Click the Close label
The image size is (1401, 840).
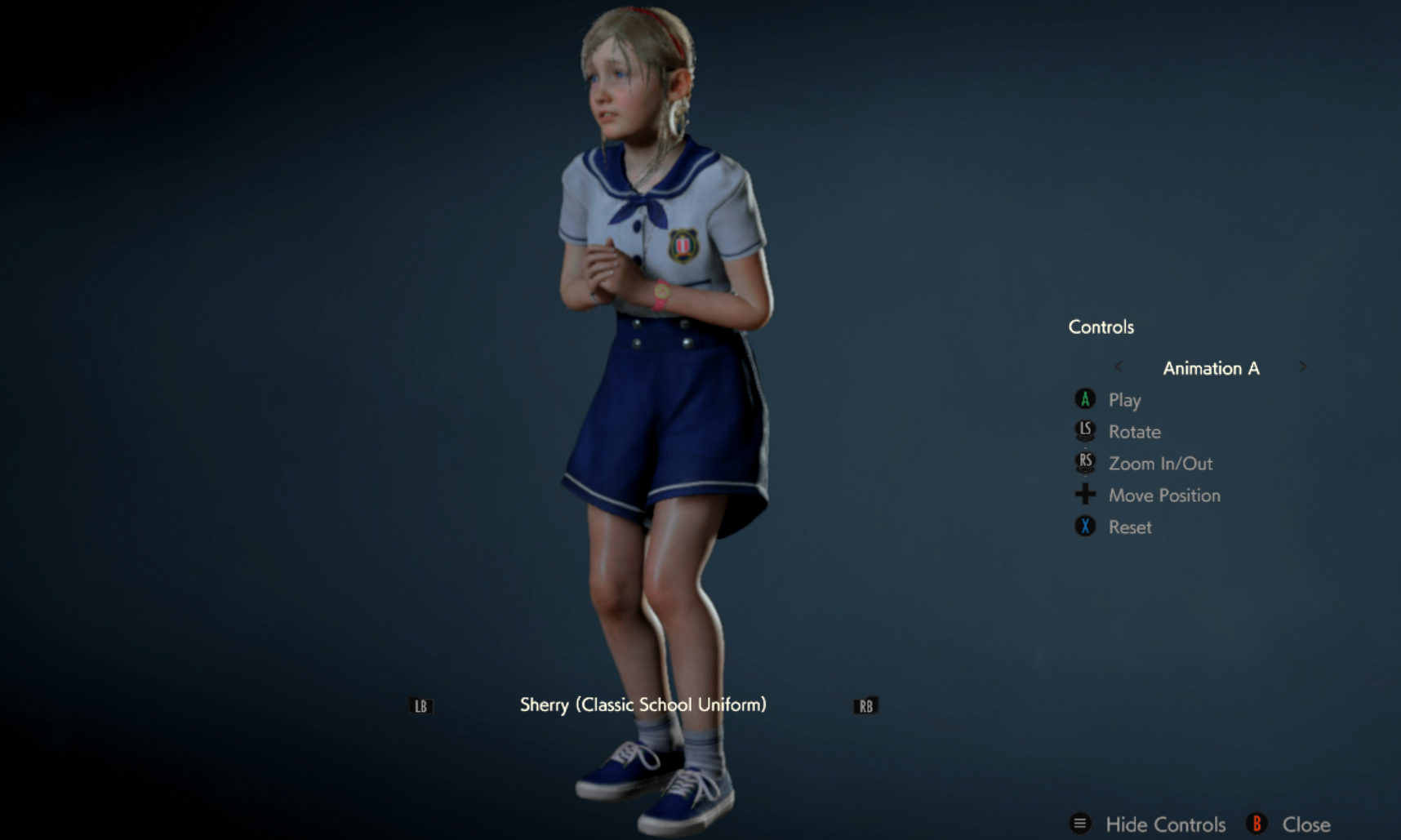click(x=1309, y=824)
